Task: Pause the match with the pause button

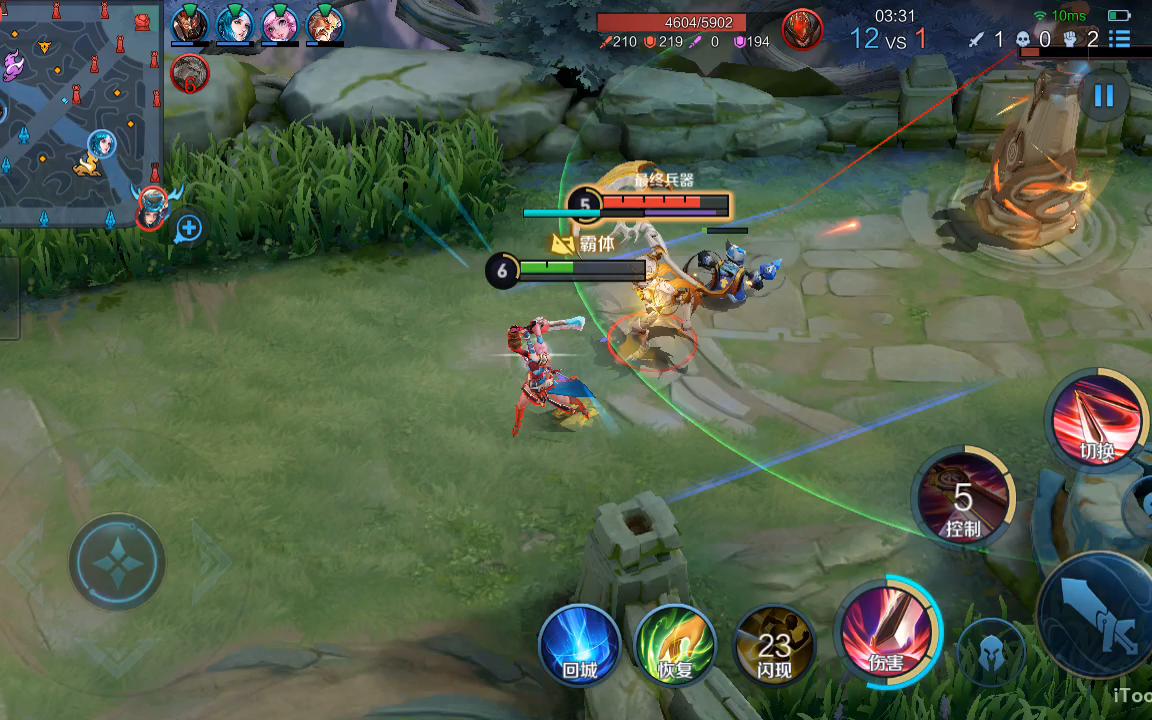Action: click(1104, 96)
